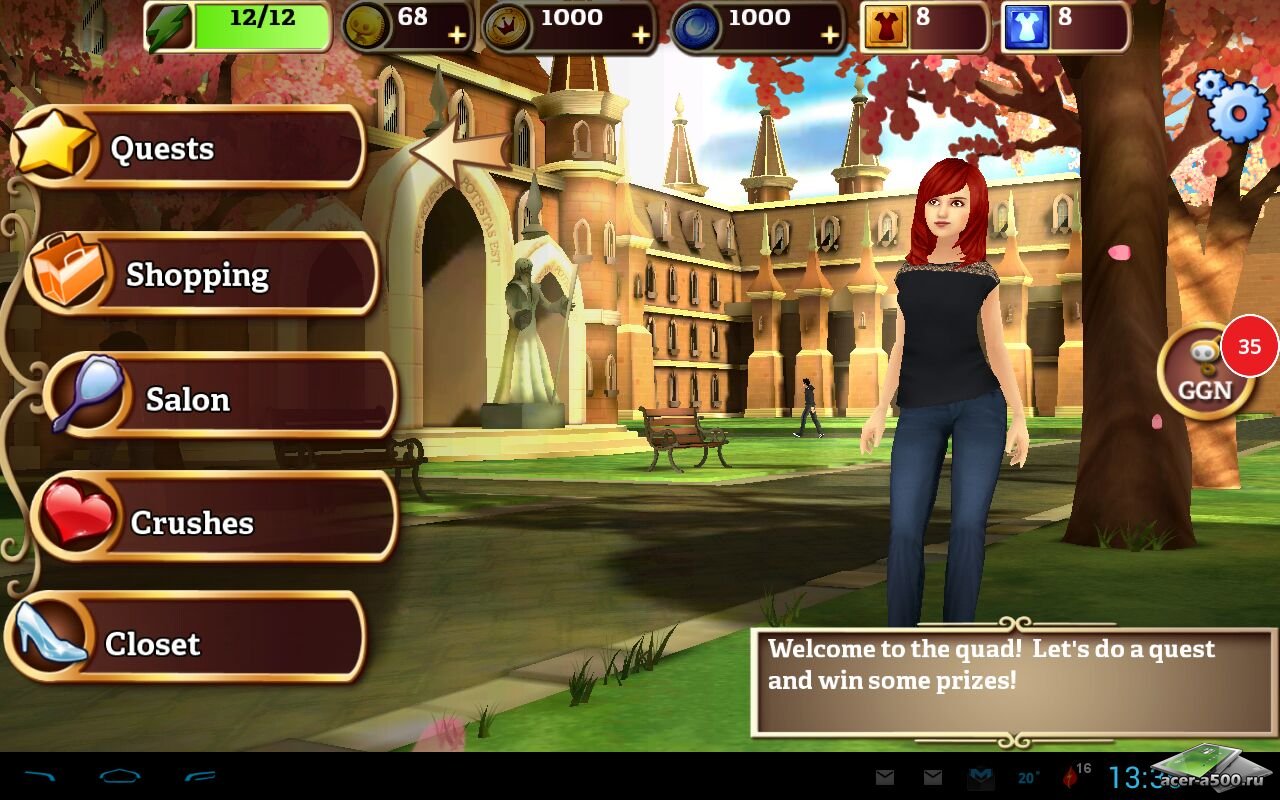1280x800 pixels.
Task: Go to the Shopping menu
Action: (x=200, y=275)
